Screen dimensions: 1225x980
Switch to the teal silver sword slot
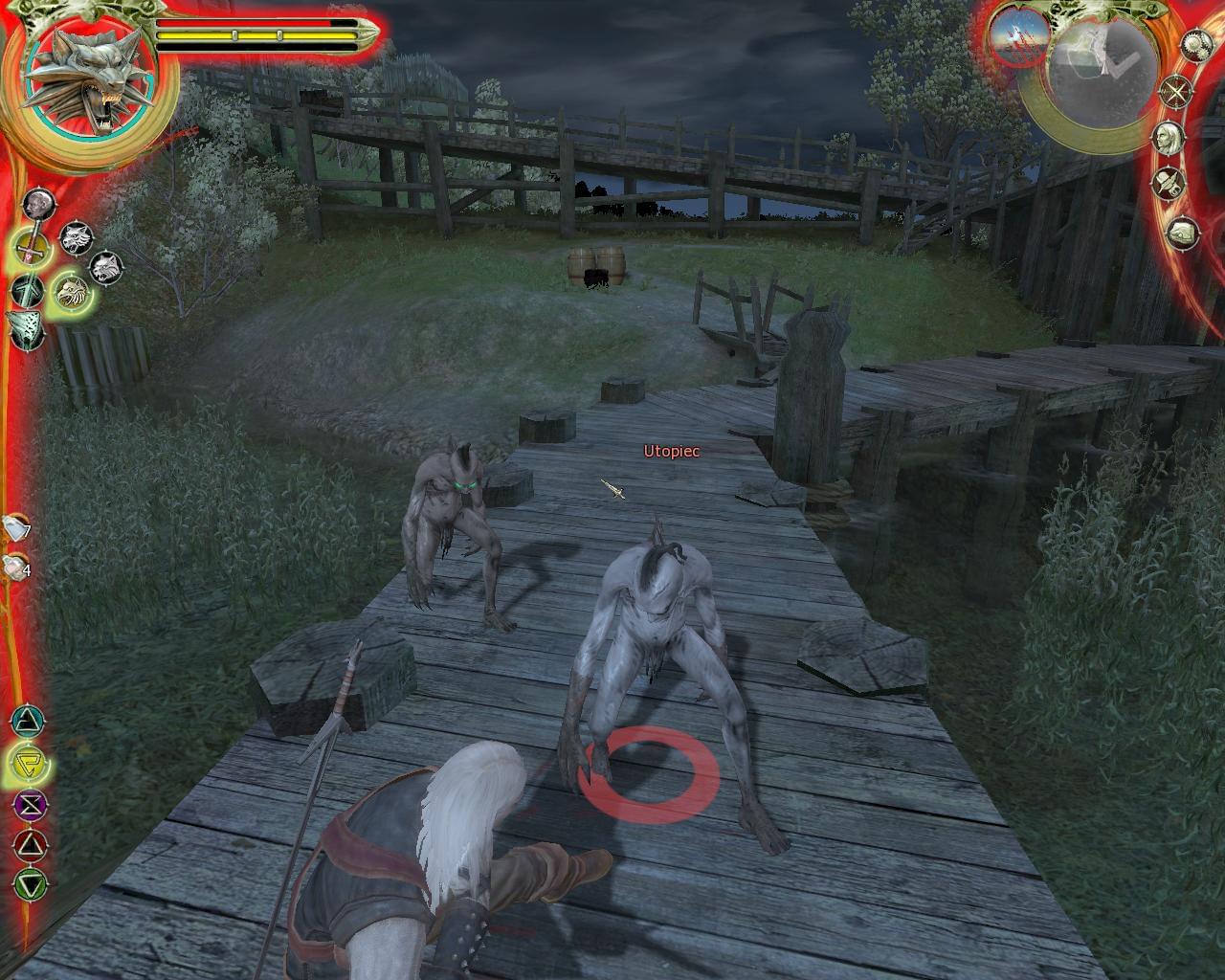tap(27, 289)
